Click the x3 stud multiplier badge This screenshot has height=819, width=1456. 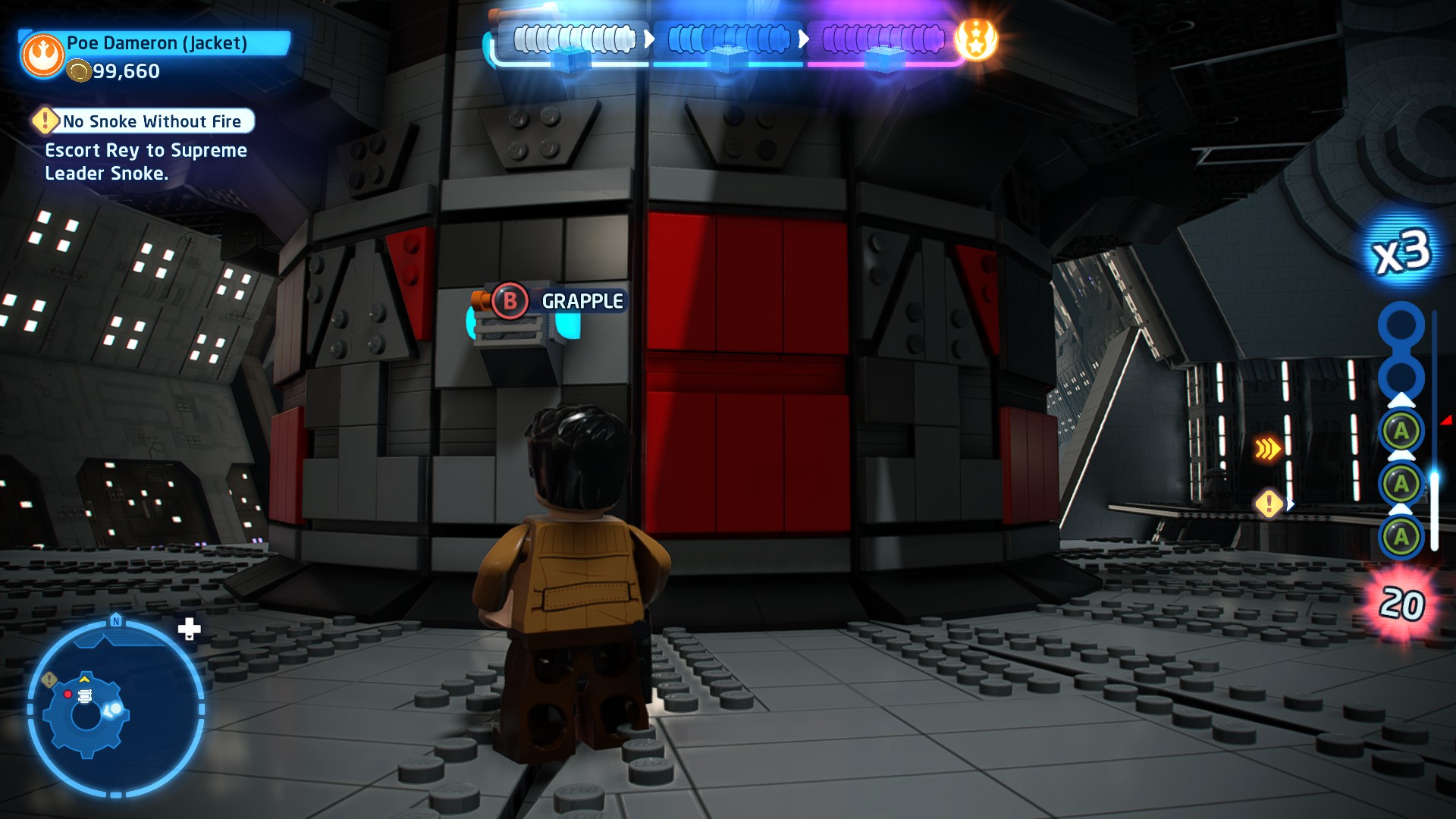(x=1401, y=252)
